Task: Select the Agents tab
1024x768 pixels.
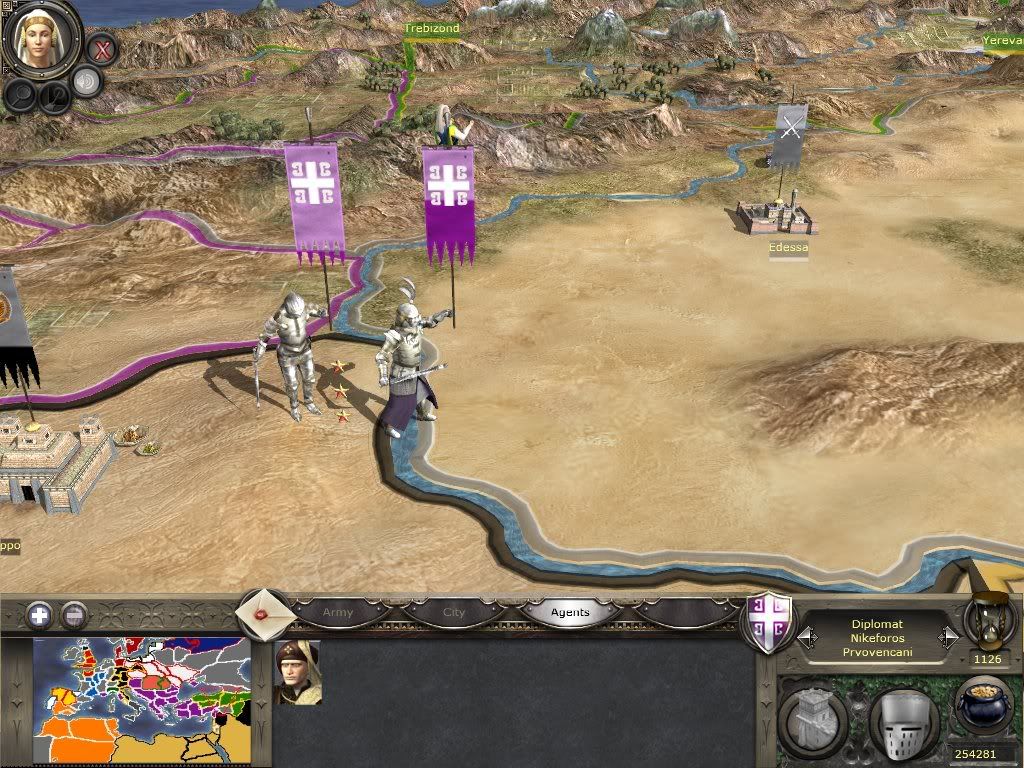Action: tap(570, 612)
